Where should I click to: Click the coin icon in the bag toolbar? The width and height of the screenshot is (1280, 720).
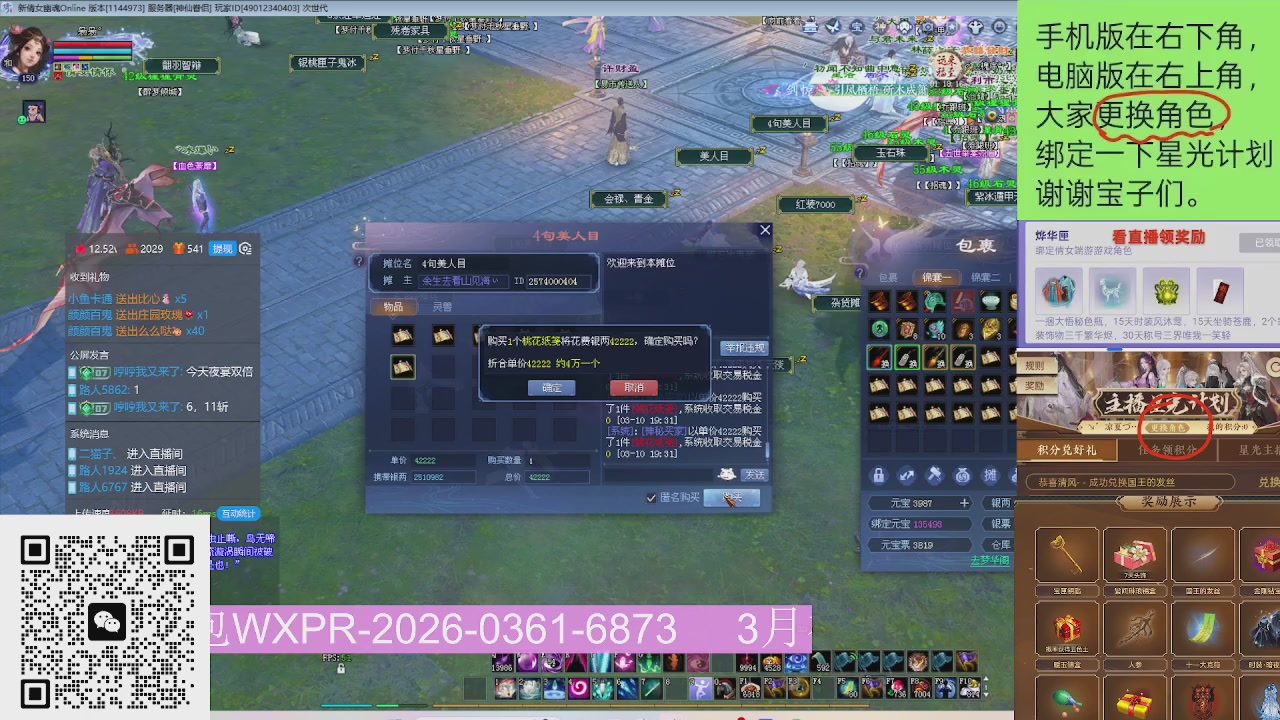point(963,475)
